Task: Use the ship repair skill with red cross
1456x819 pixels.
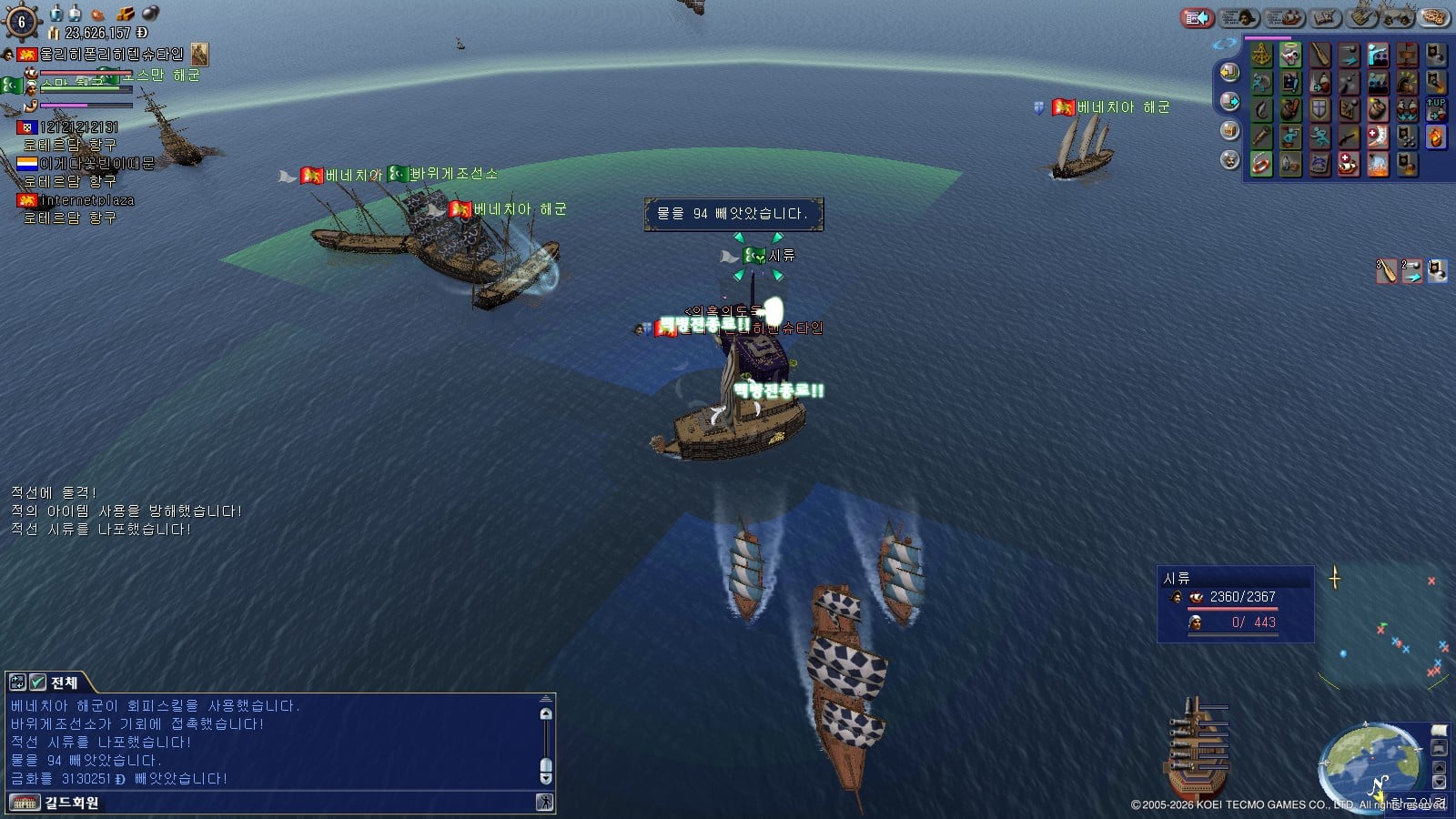Action: [x=1349, y=165]
